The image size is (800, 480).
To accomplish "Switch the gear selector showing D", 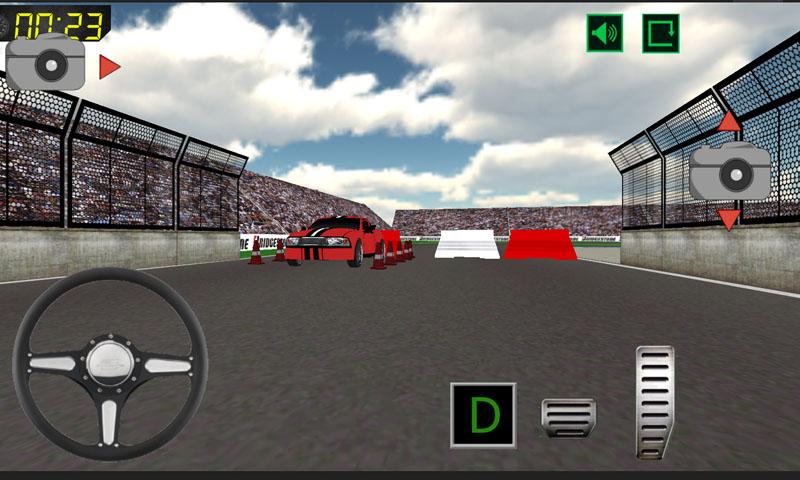I will pyautogui.click(x=483, y=414).
